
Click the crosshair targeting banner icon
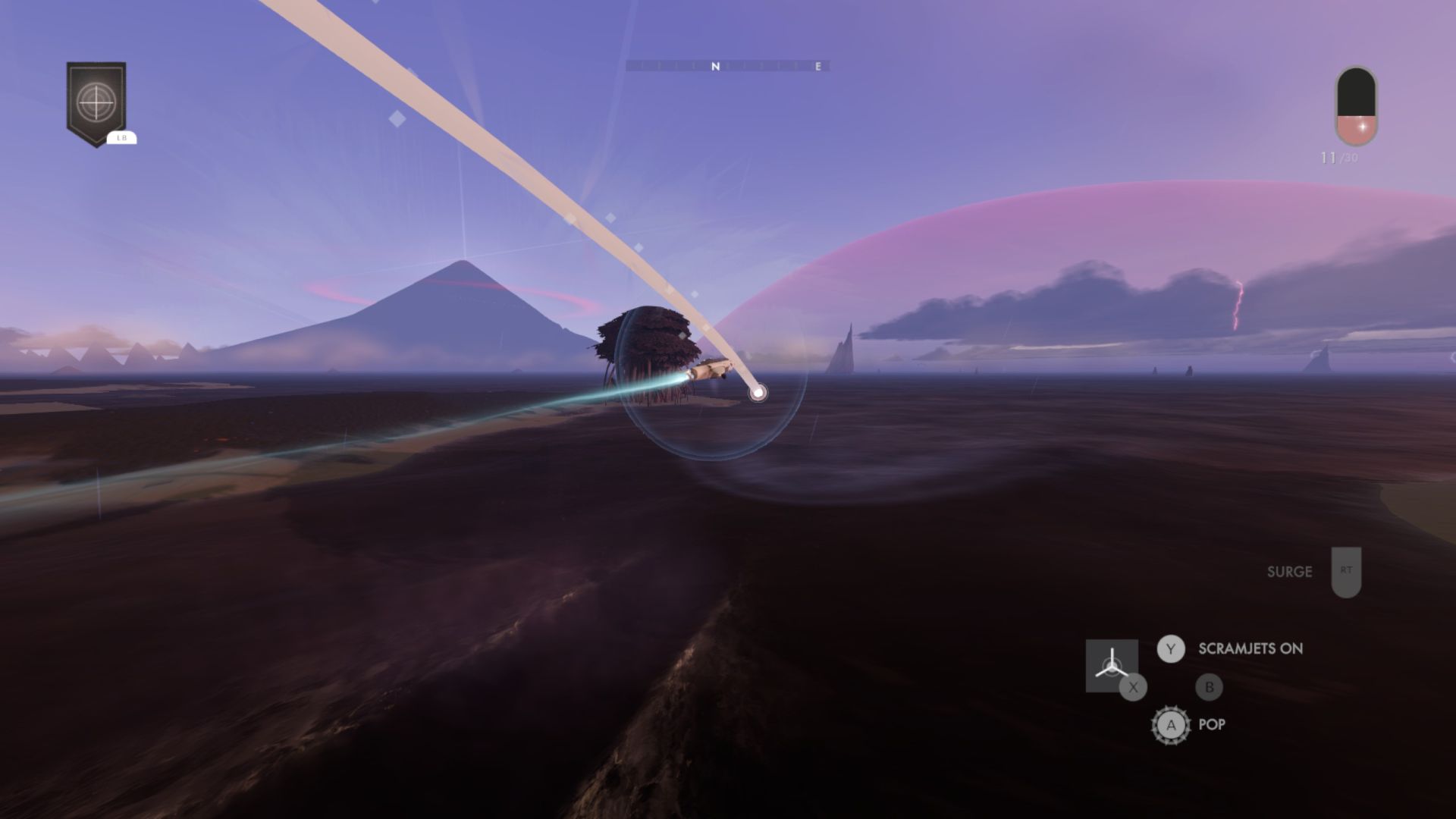point(96,99)
